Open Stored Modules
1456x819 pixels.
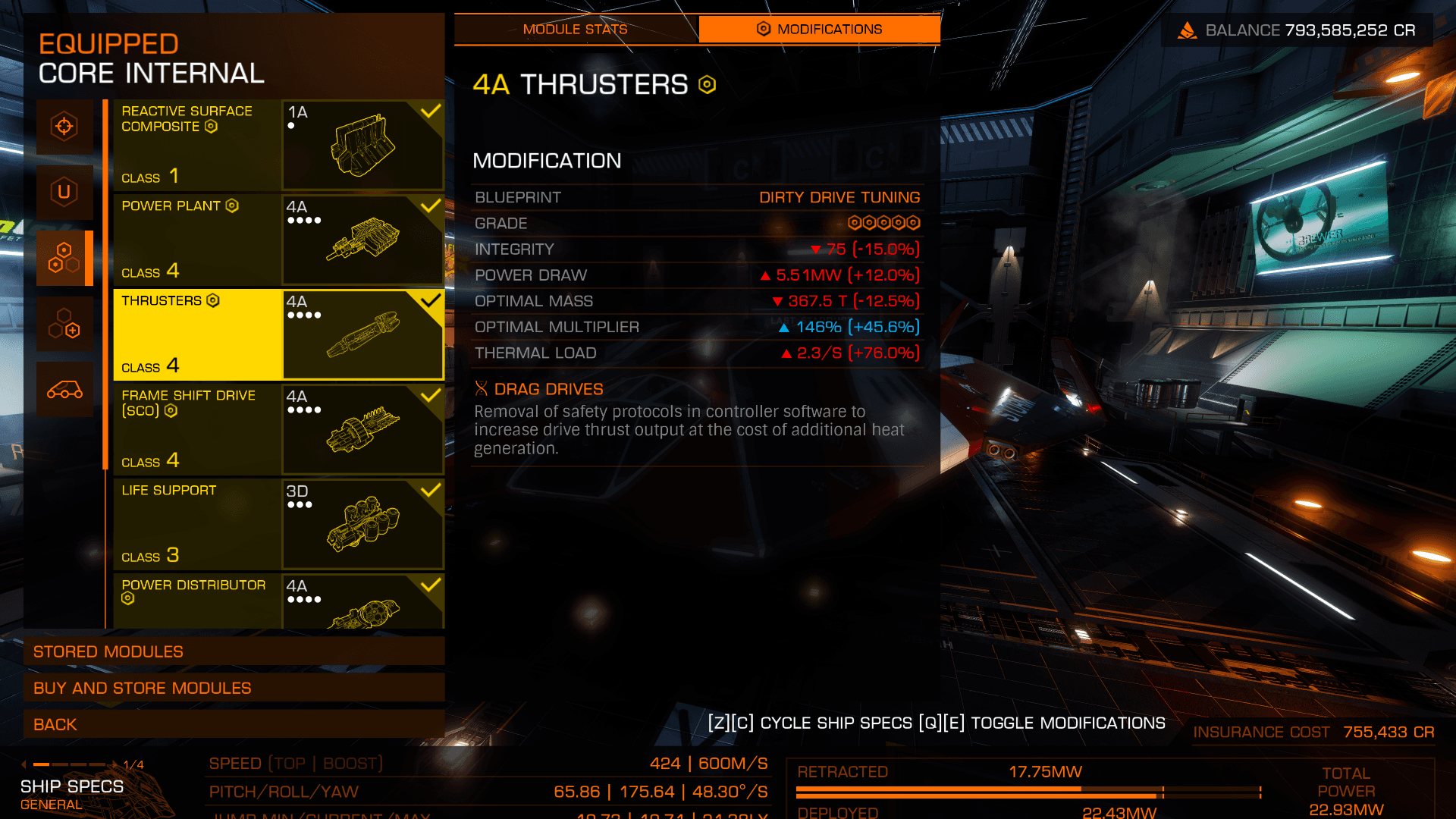234,651
